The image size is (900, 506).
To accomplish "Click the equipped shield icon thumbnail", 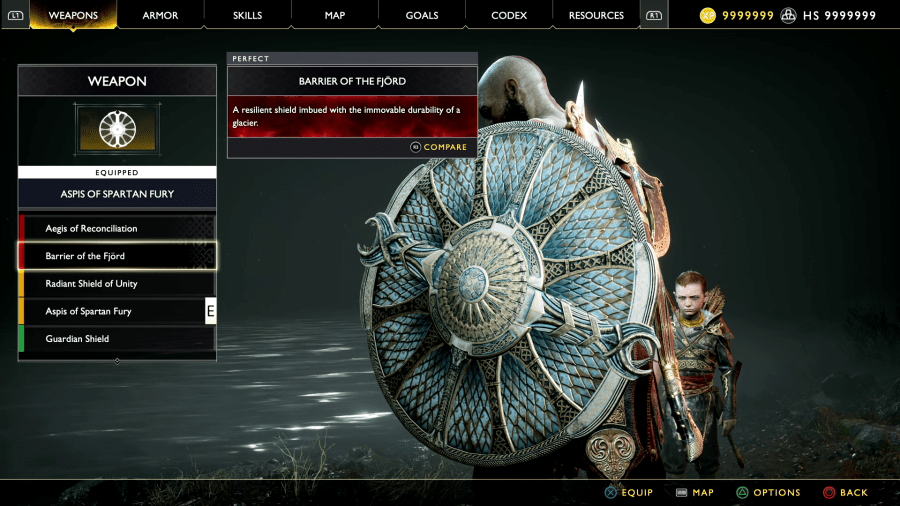I will click(117, 130).
